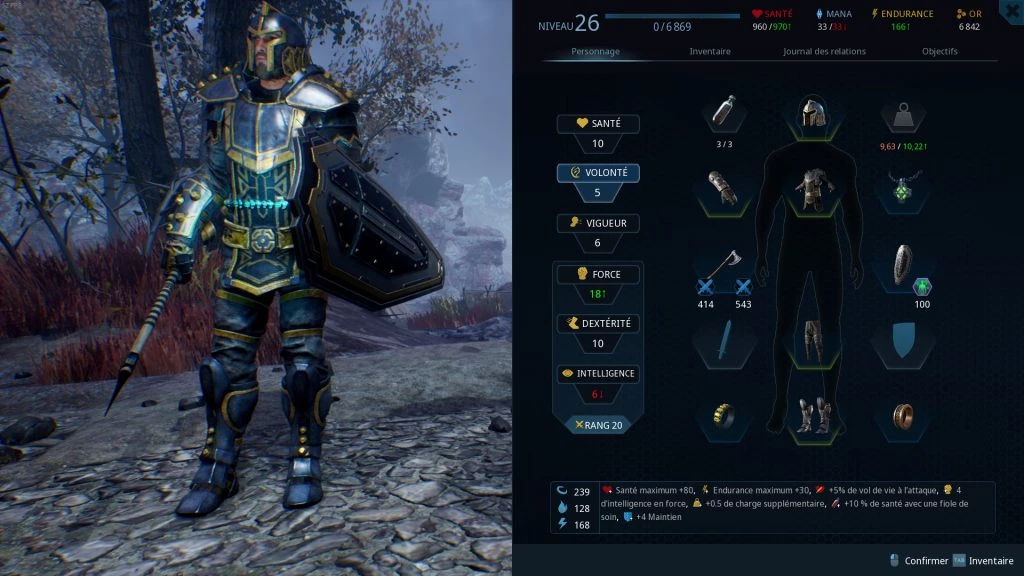Select the healing flask slot
Screen dimensions: 1024x576
coord(723,114)
